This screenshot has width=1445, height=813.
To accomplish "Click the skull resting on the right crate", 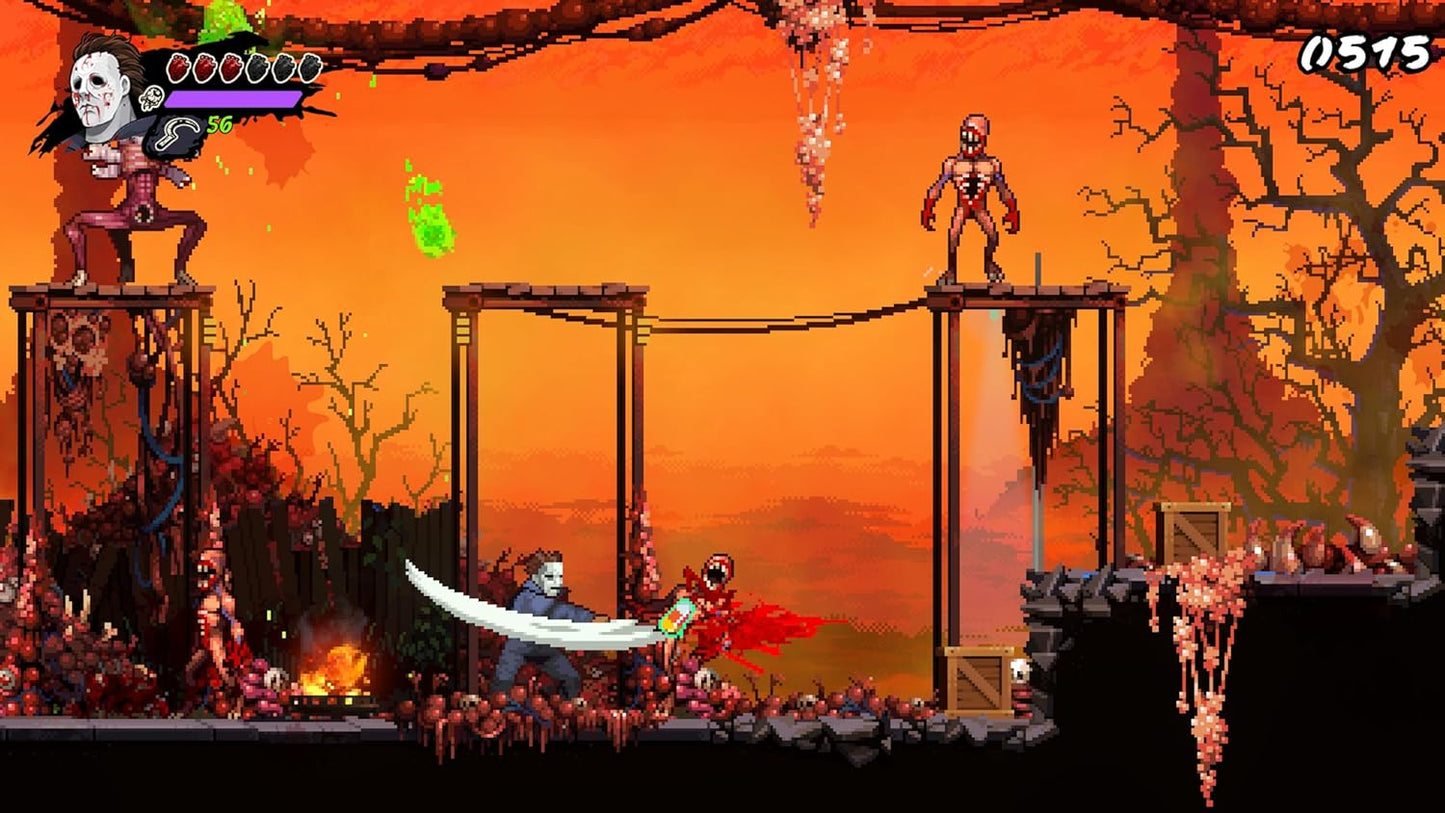I will [1020, 670].
